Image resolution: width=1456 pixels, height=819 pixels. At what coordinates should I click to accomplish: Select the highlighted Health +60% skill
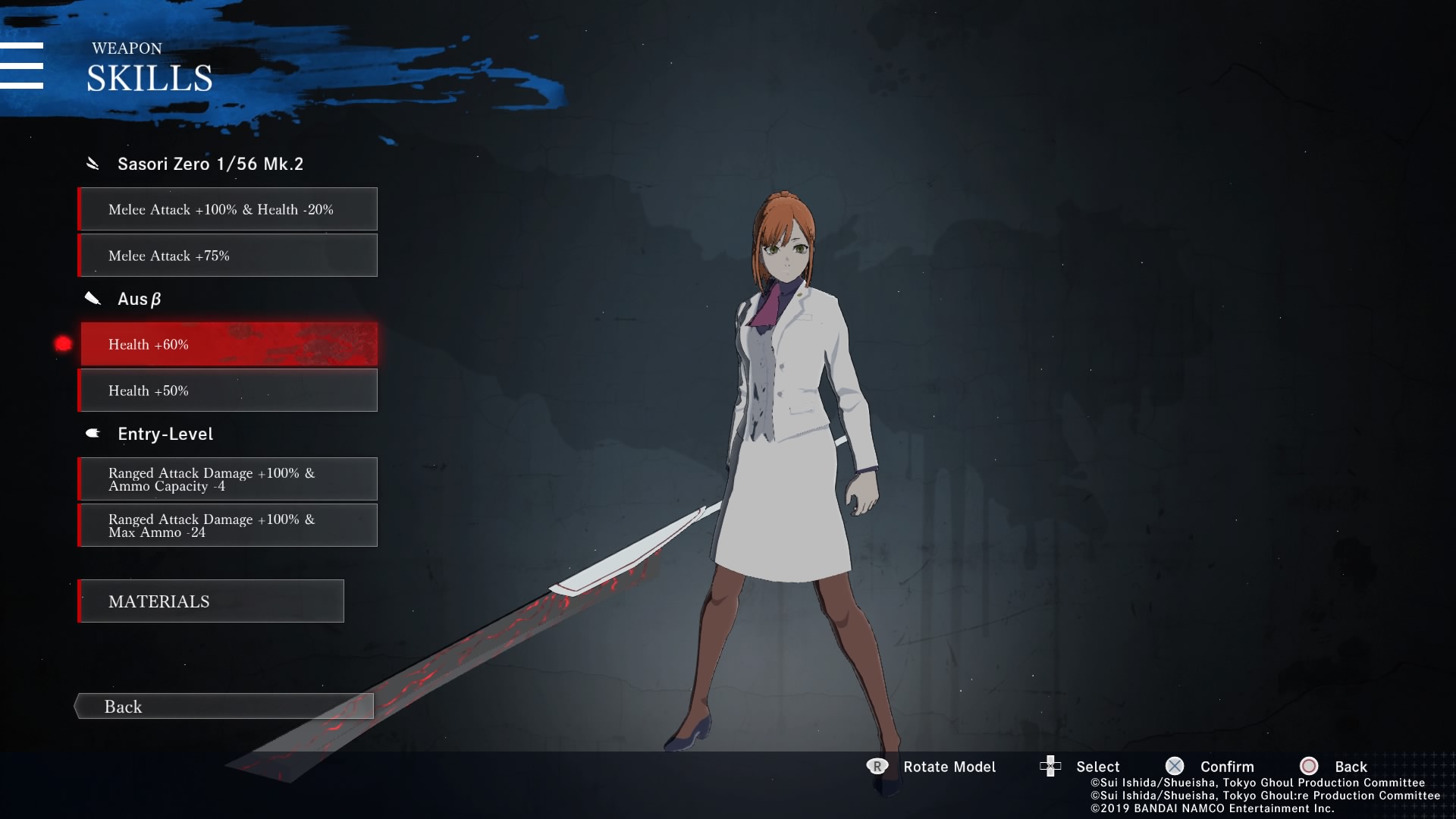[x=227, y=344]
